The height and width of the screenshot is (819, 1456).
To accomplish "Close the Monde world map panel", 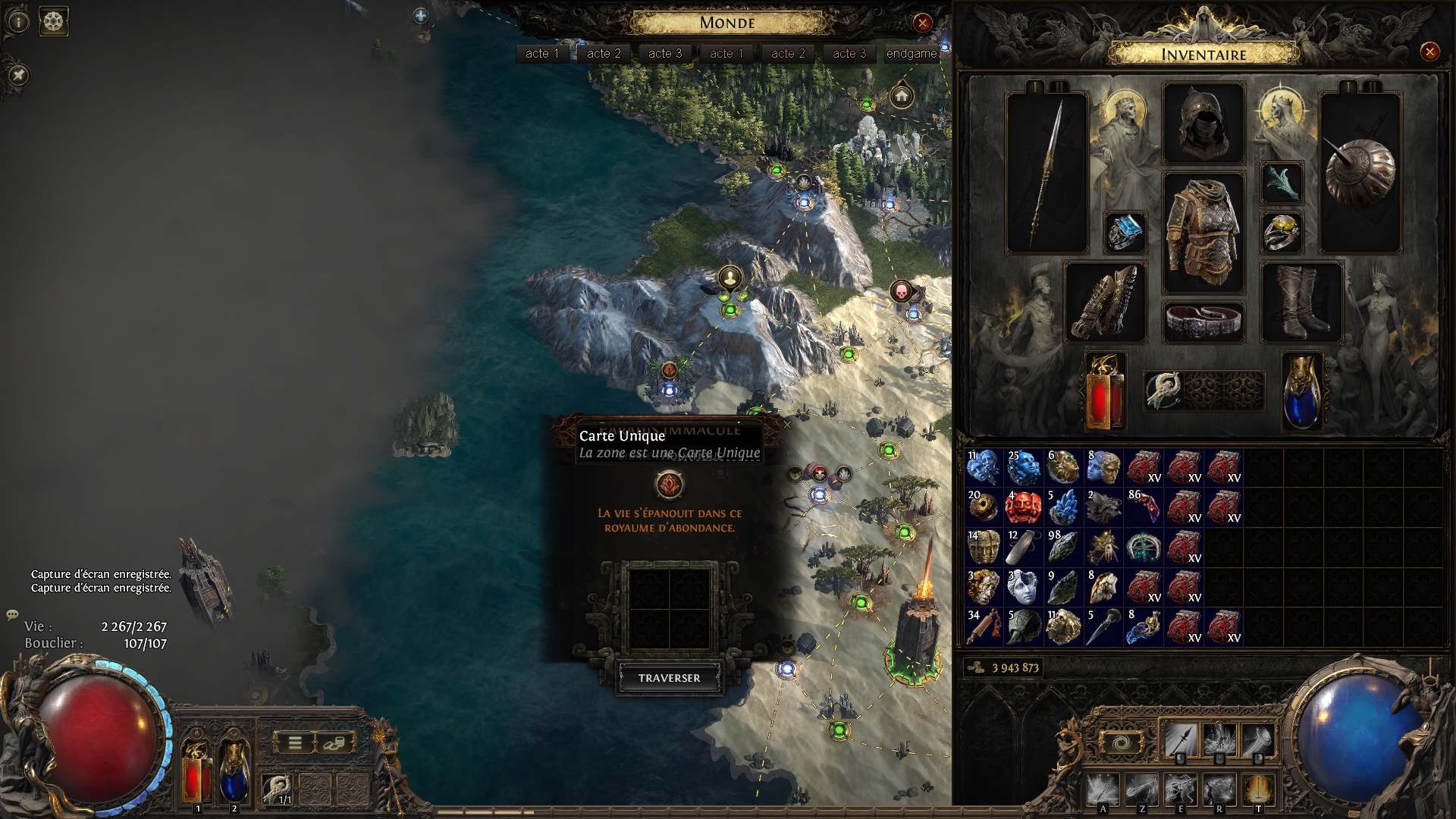I will [x=922, y=23].
